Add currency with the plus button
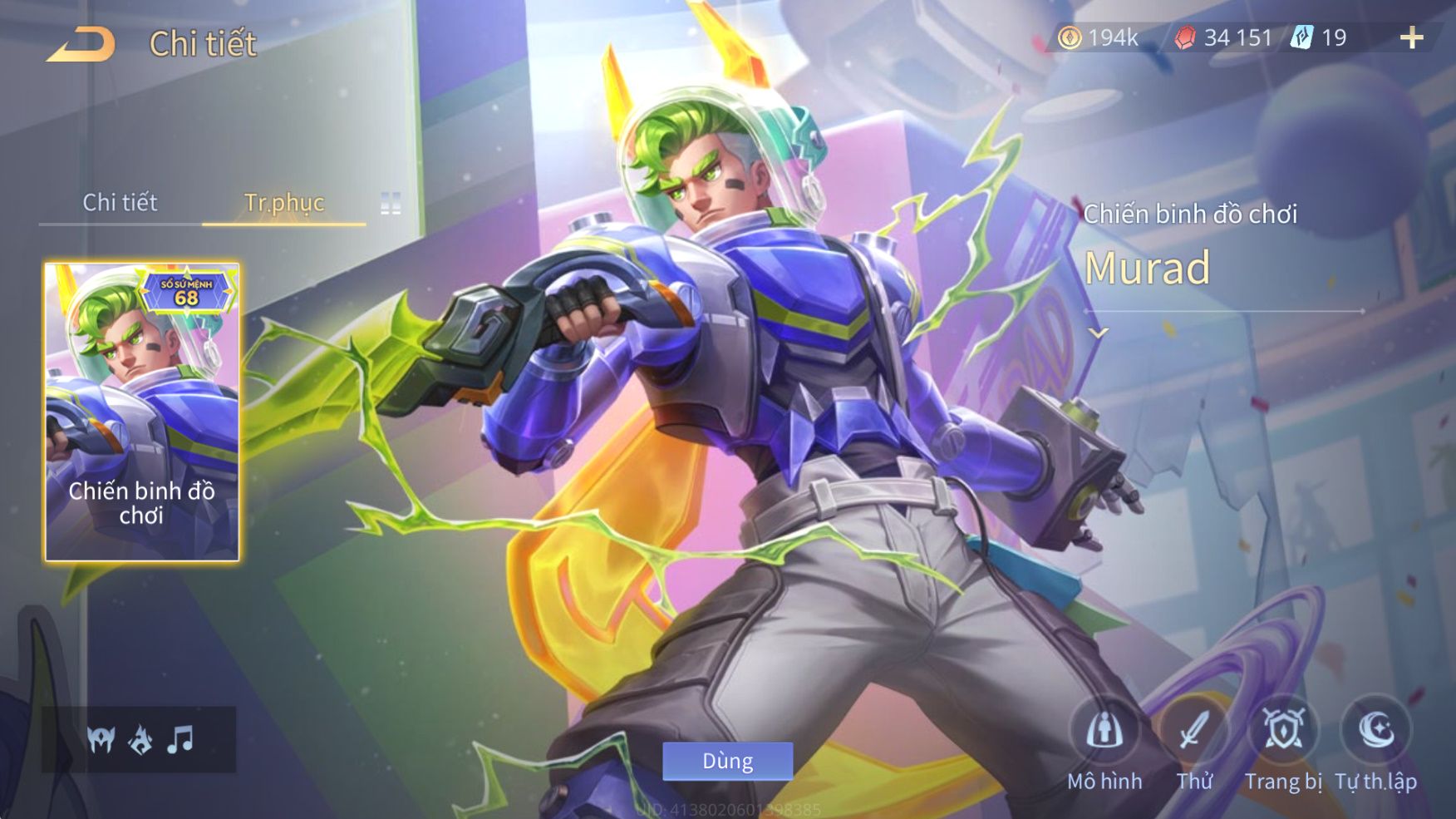Screen dimensions: 1456x819 click(x=1411, y=37)
